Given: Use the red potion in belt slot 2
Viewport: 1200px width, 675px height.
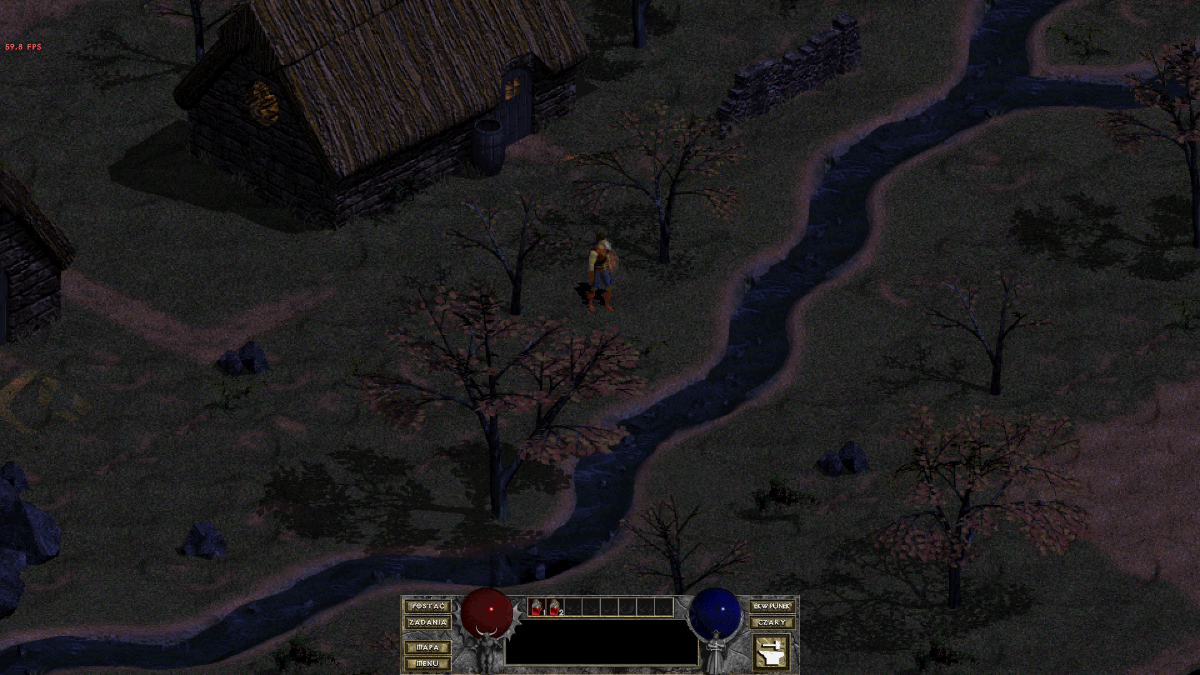Looking at the screenshot, I should (554, 607).
